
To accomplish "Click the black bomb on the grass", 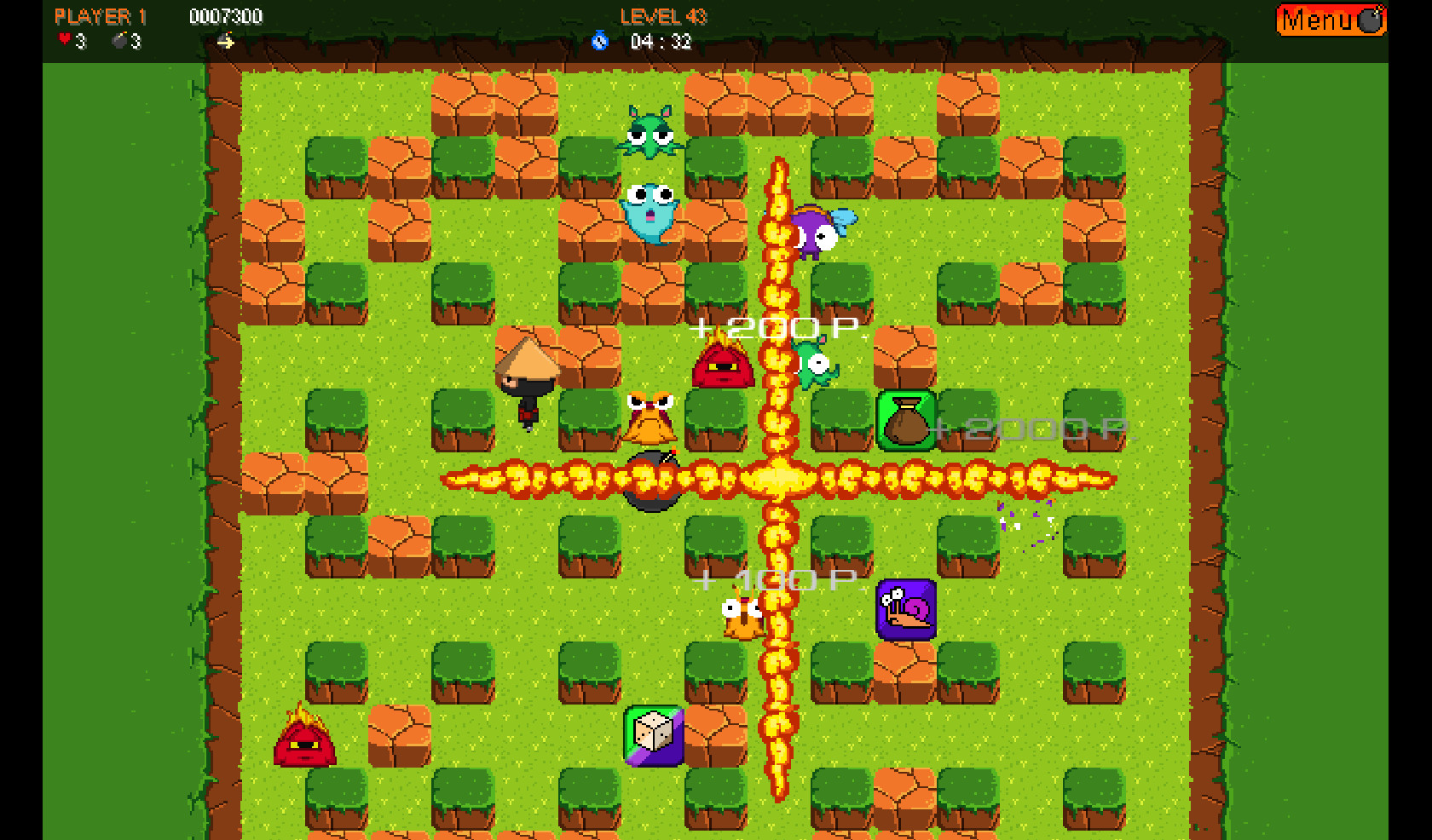I will click(x=652, y=483).
